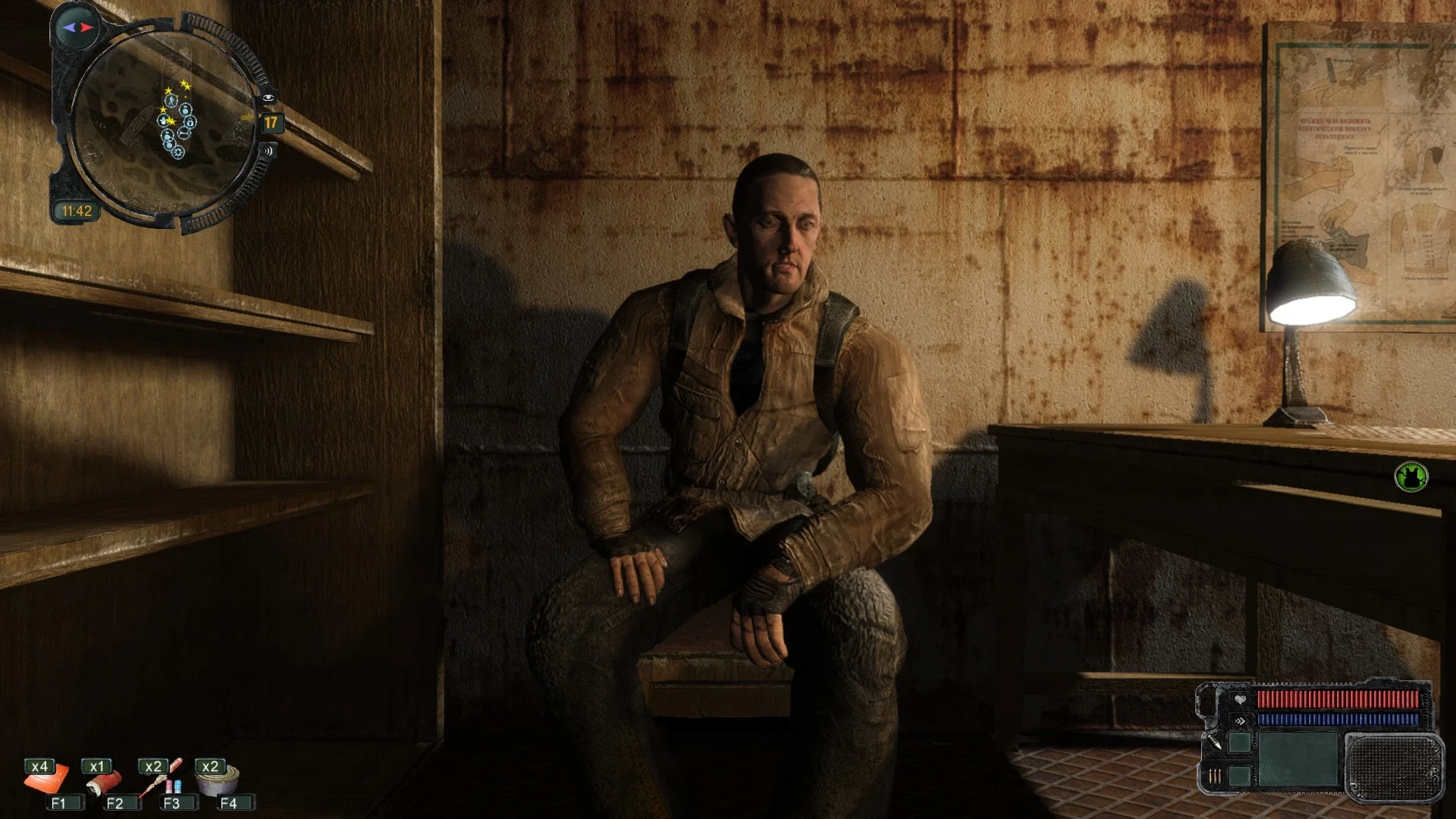
Task: Click the chevron icon beside the stamina bar
Action: point(1239,720)
